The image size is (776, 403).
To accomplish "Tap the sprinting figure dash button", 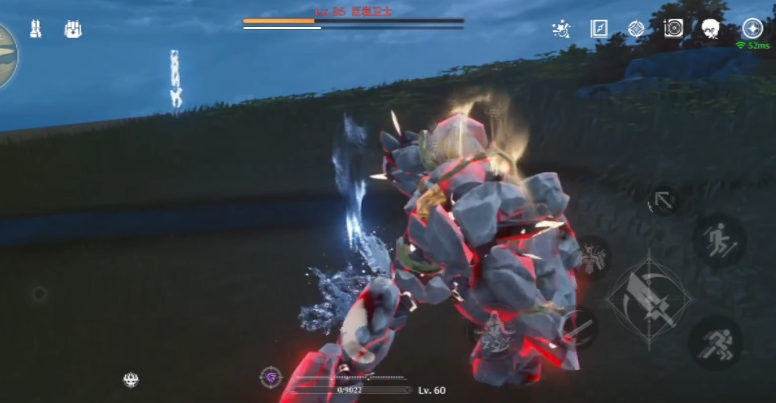I will (x=716, y=343).
